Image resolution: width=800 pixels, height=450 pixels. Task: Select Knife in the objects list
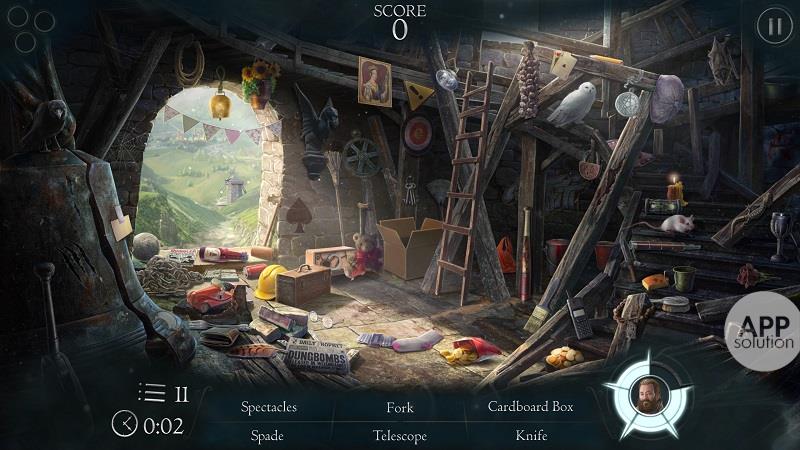(x=531, y=436)
